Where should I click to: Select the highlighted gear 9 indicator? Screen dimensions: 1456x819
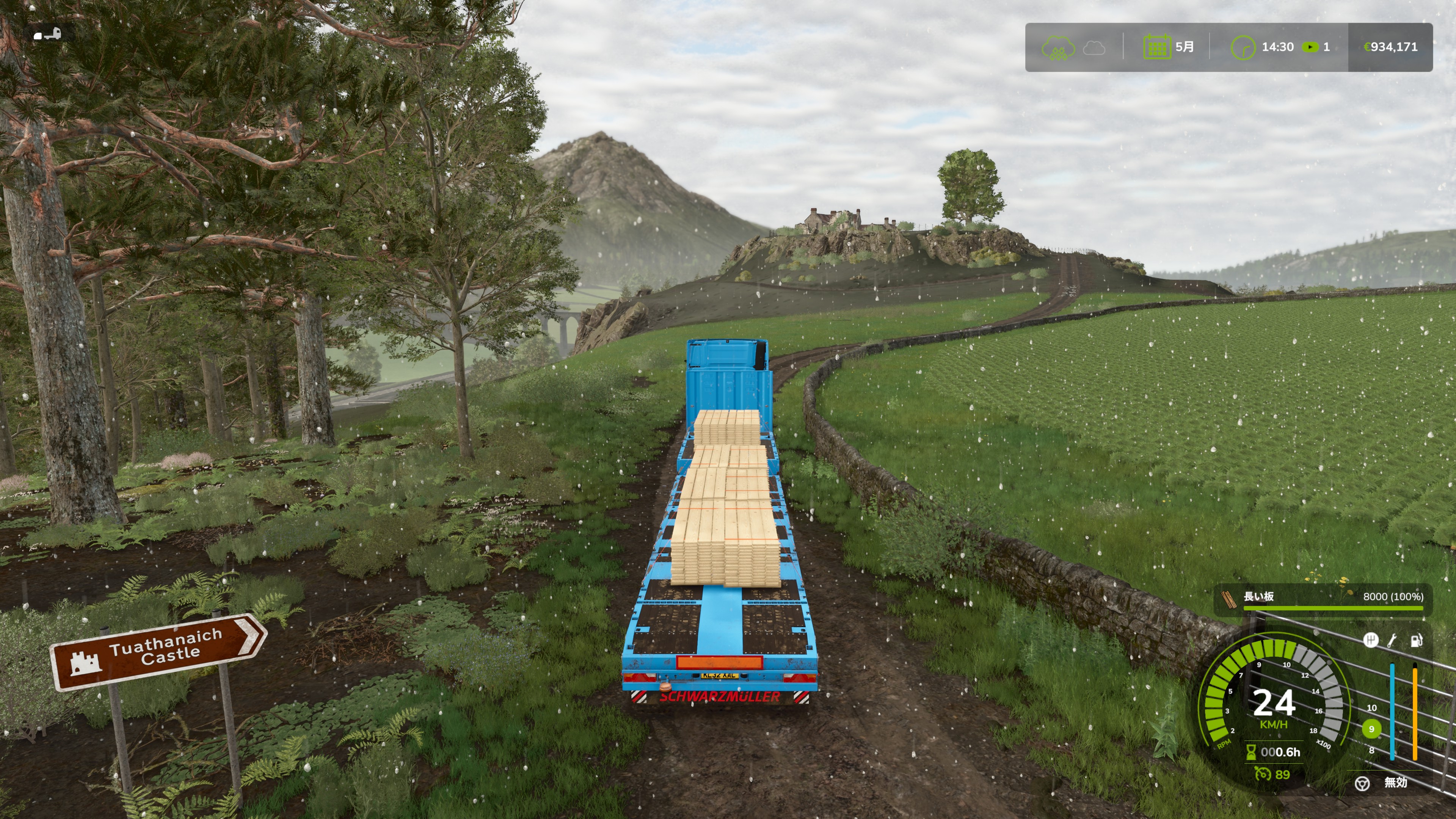(x=1371, y=729)
